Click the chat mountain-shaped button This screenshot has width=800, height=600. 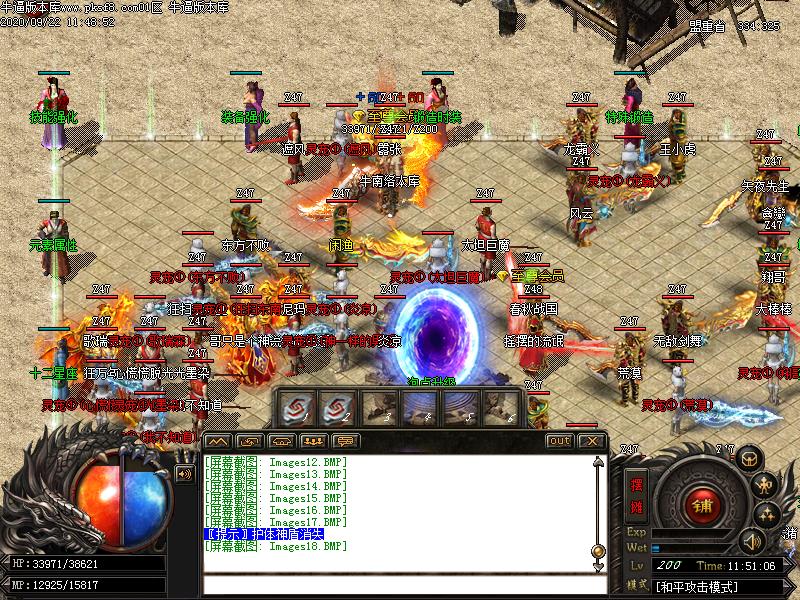(217, 441)
